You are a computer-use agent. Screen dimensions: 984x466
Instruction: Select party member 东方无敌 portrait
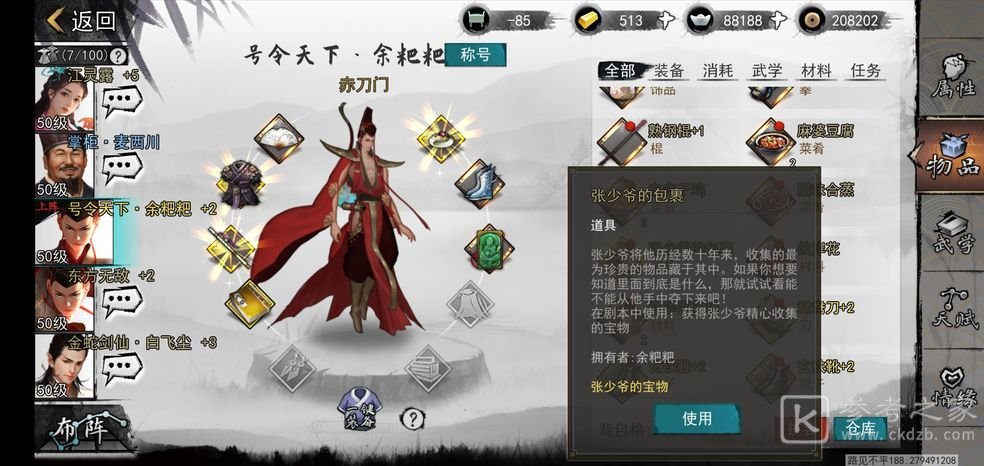click(x=64, y=295)
